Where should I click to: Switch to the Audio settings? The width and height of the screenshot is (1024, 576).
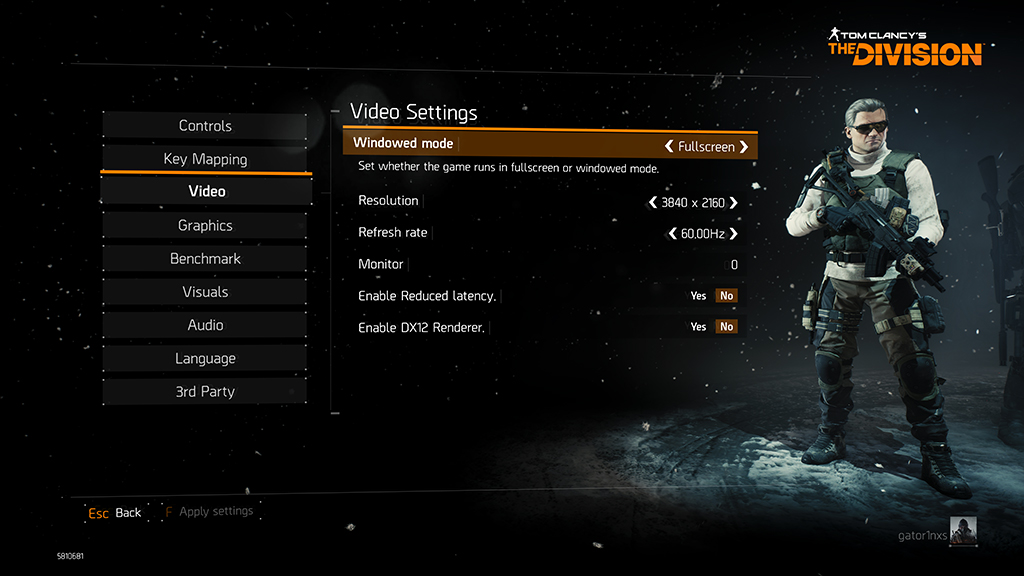point(205,325)
